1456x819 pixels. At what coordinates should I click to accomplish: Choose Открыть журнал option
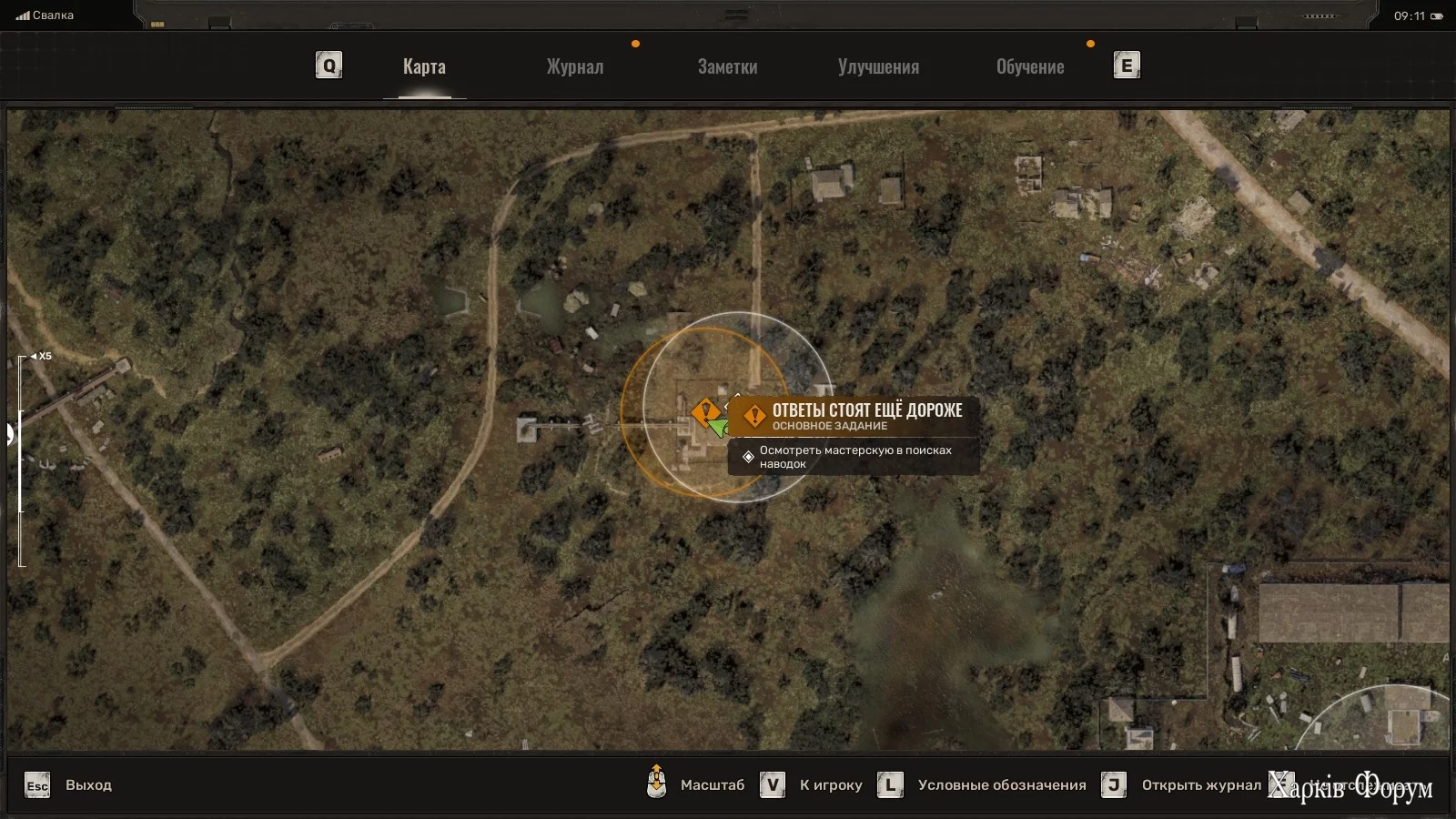(1201, 785)
